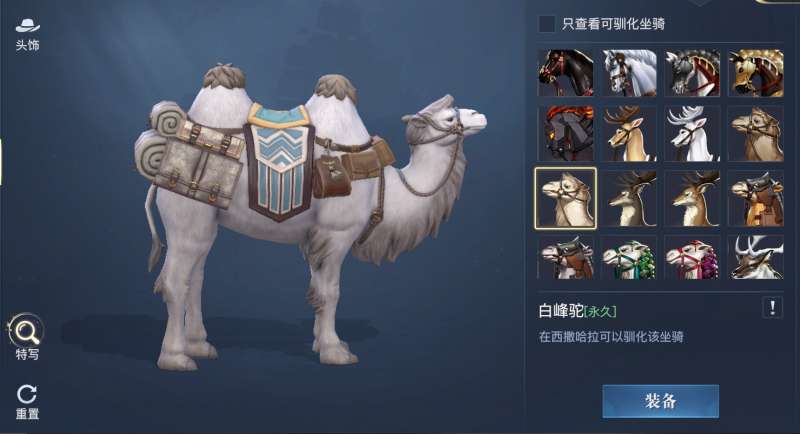Activate the 特写 close-up magnifier

point(27,334)
